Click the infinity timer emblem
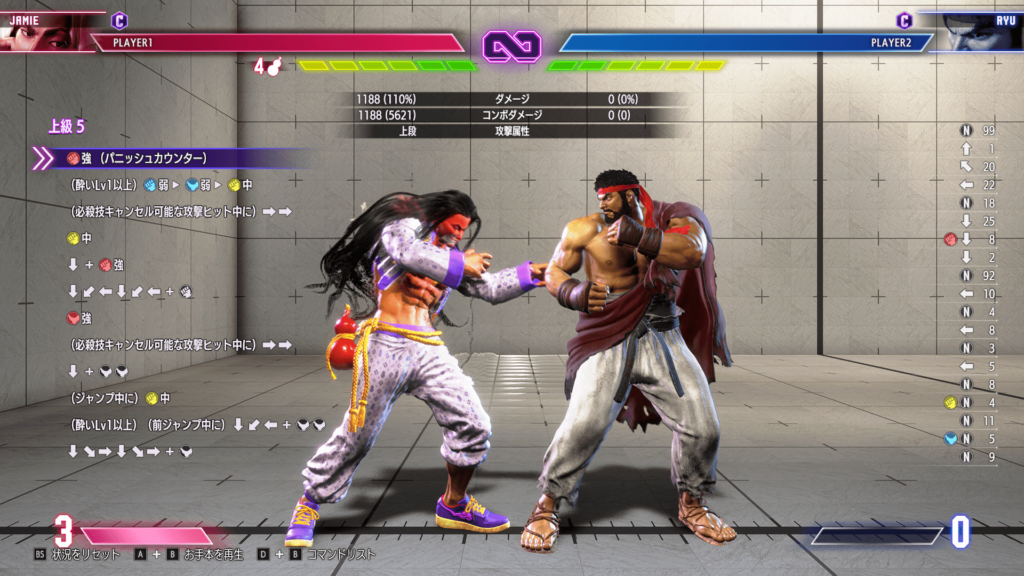 coord(511,44)
